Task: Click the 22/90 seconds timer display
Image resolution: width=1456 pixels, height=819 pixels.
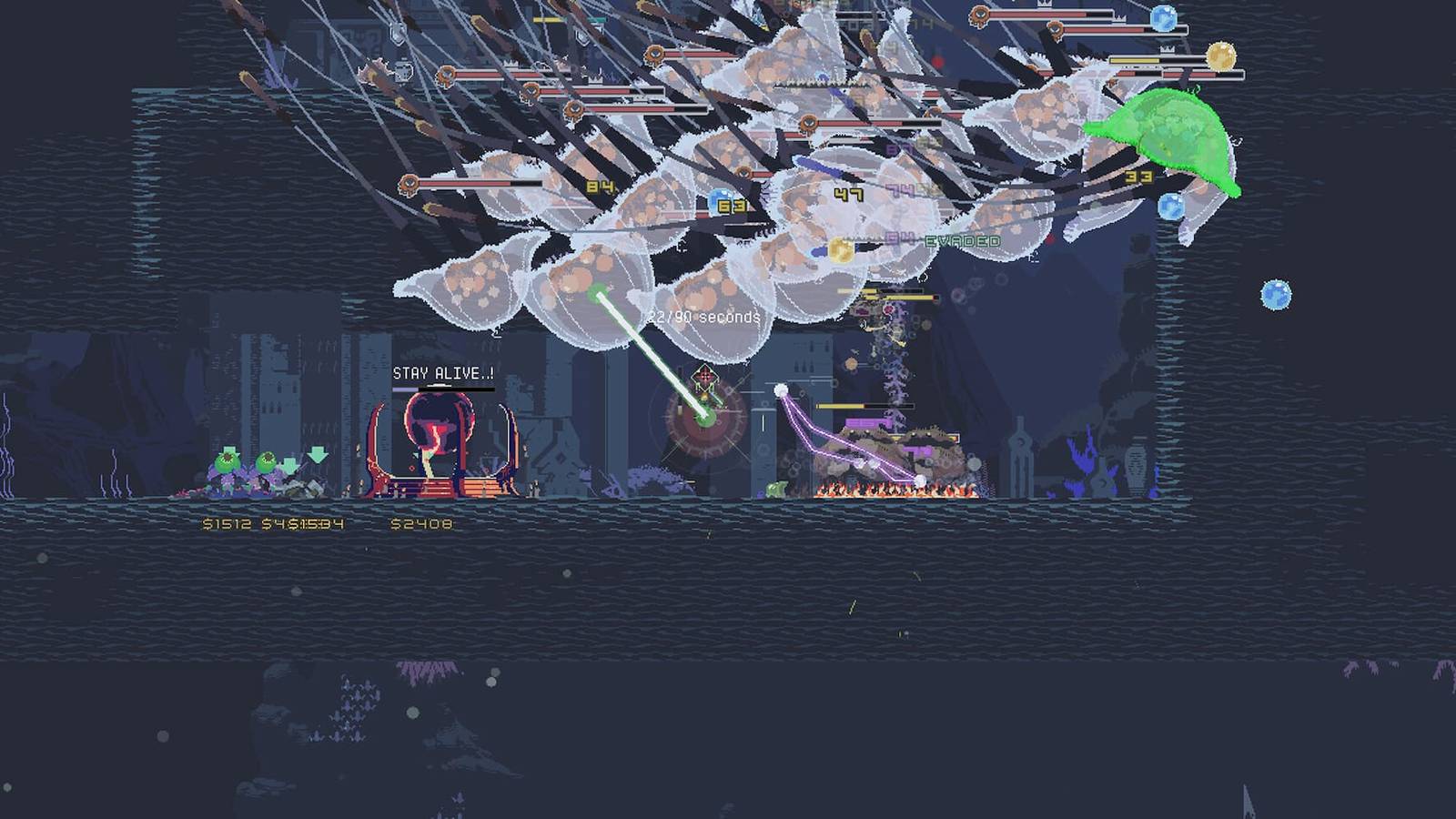Action: 703,317
